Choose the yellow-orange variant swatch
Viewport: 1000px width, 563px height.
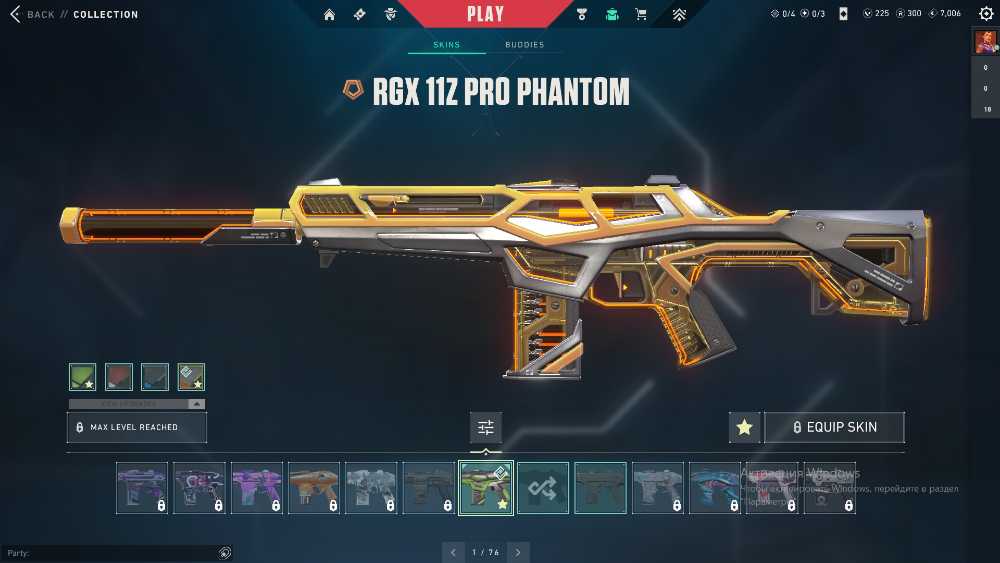pos(191,376)
